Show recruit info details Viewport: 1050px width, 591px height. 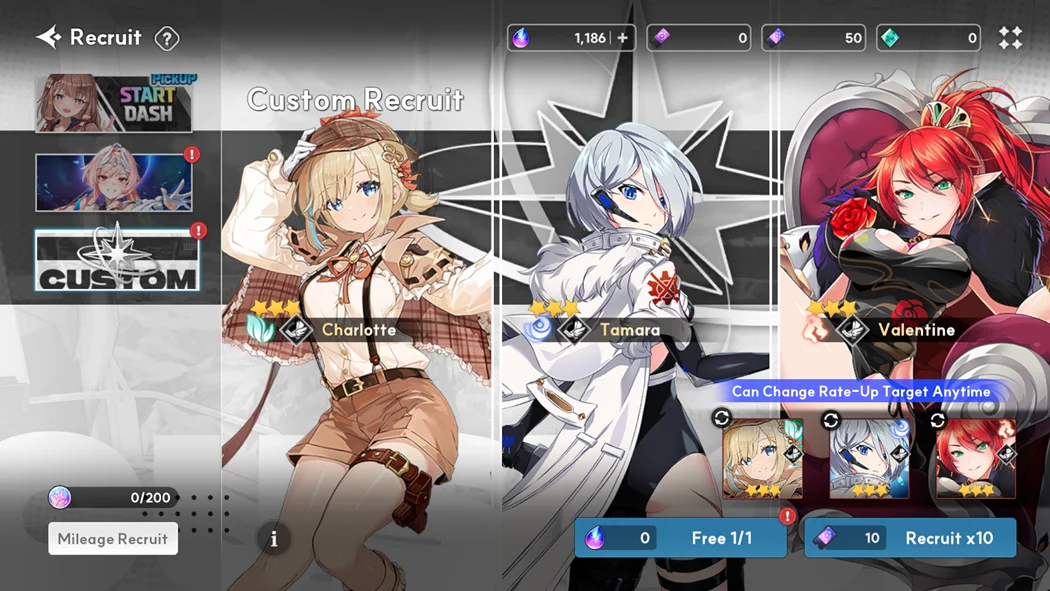[274, 539]
